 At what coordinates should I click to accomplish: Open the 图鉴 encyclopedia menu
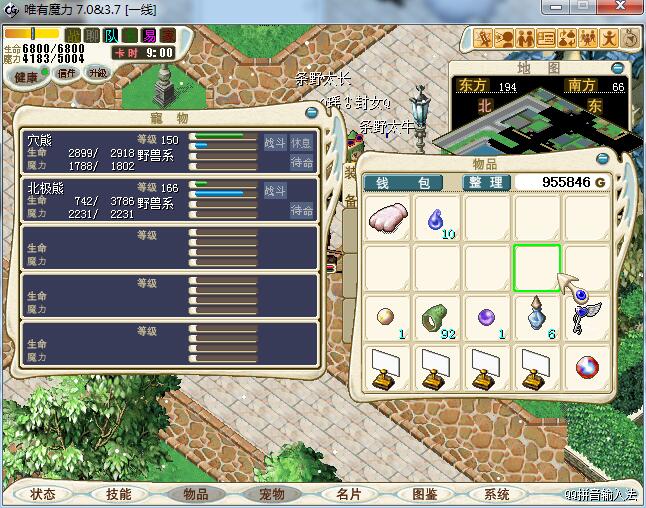tap(424, 494)
